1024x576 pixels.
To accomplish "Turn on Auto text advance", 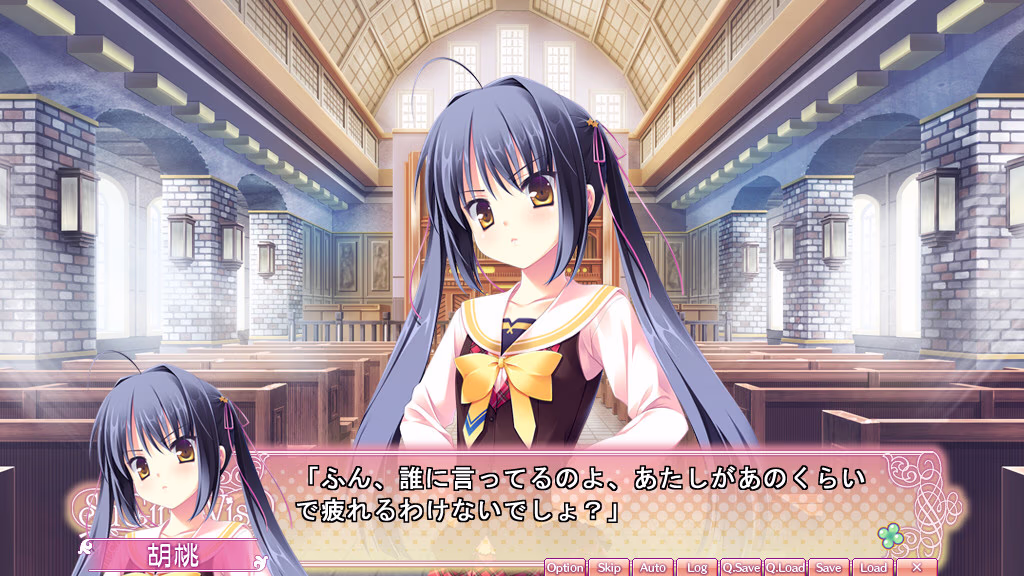I will click(x=653, y=567).
